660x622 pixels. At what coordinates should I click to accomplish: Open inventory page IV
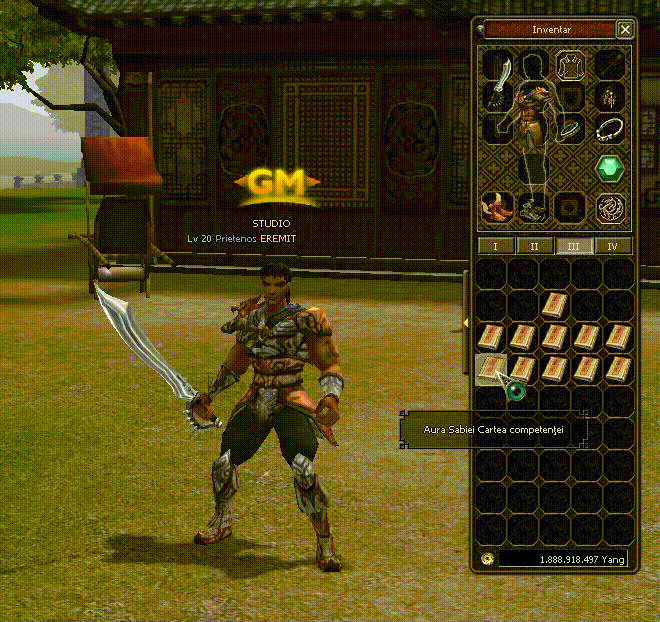pos(612,246)
